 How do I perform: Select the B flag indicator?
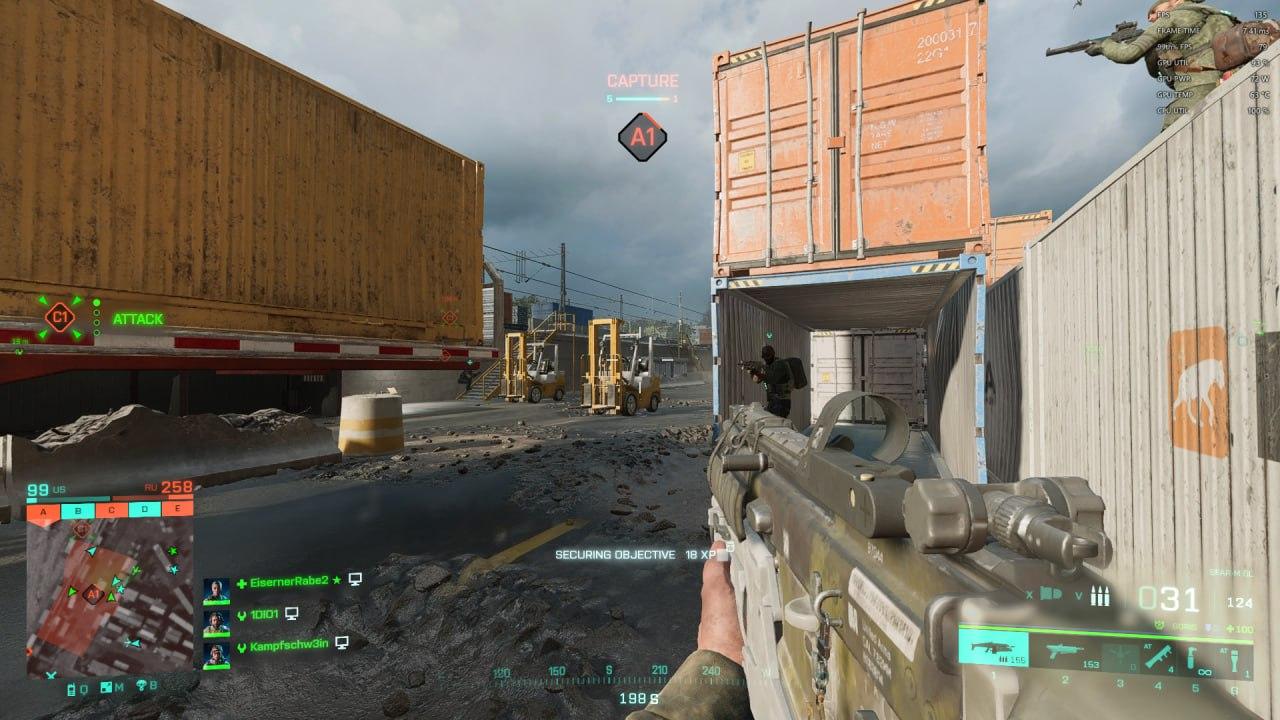[78, 511]
